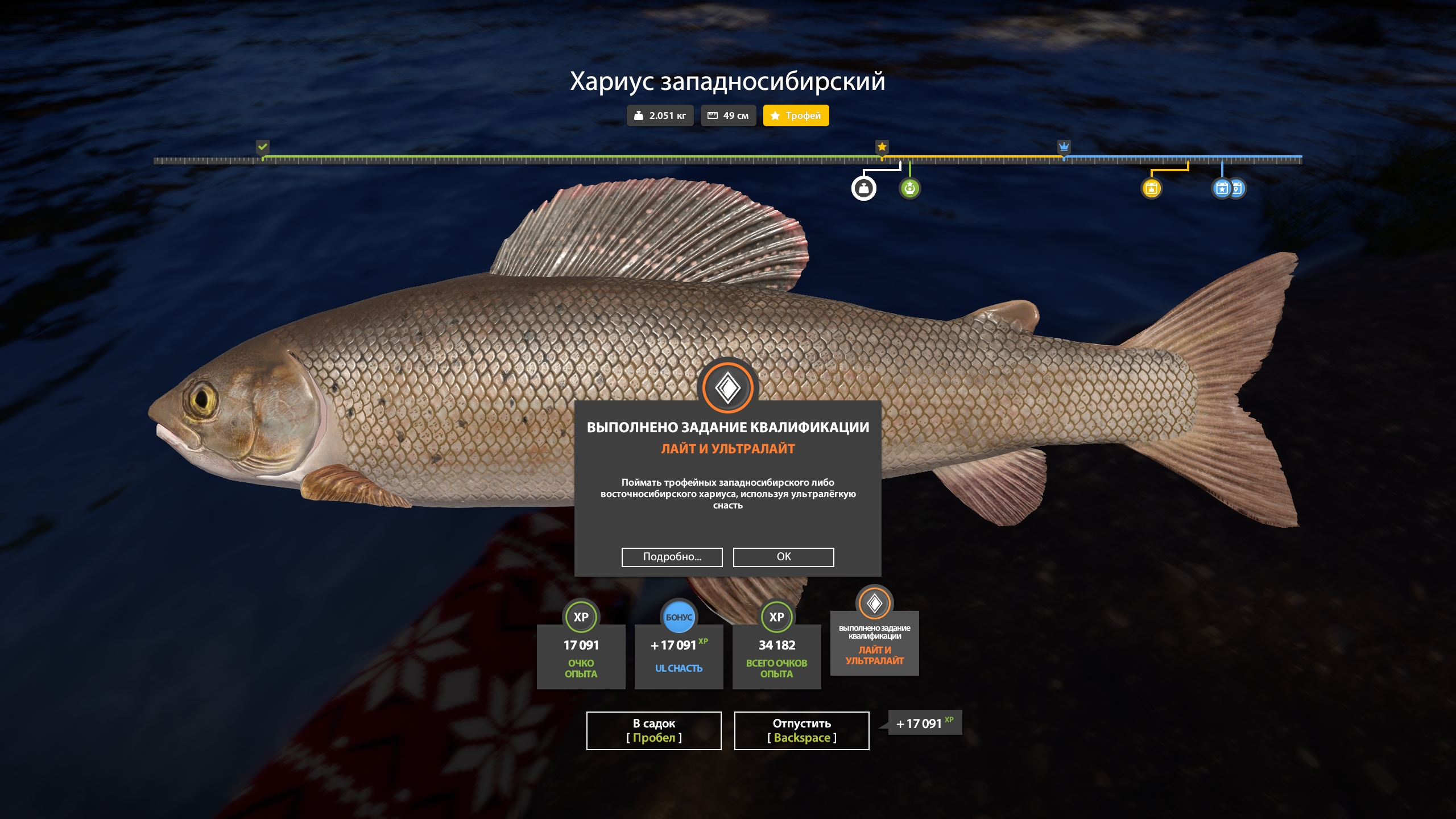The width and height of the screenshot is (1456, 819).
Task: Put the grayling in the keepnet
Action: coord(653,730)
